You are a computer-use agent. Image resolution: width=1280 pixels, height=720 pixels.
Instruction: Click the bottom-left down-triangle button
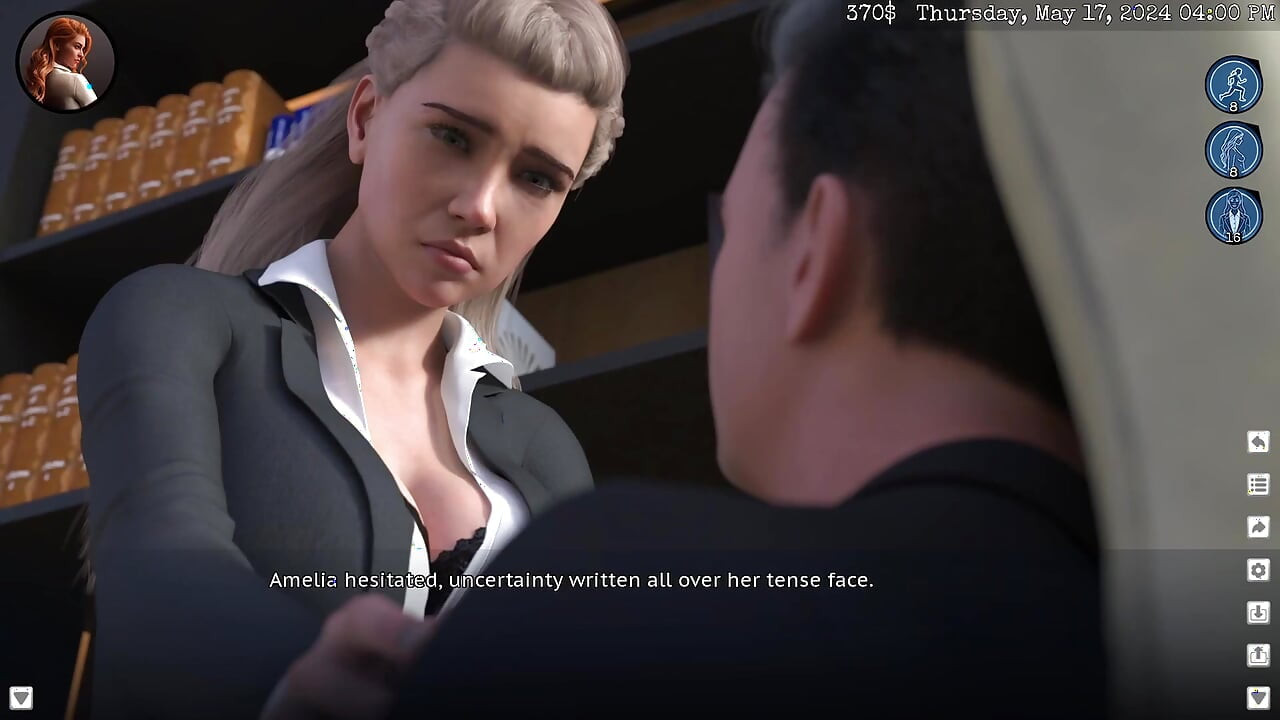coord(21,697)
